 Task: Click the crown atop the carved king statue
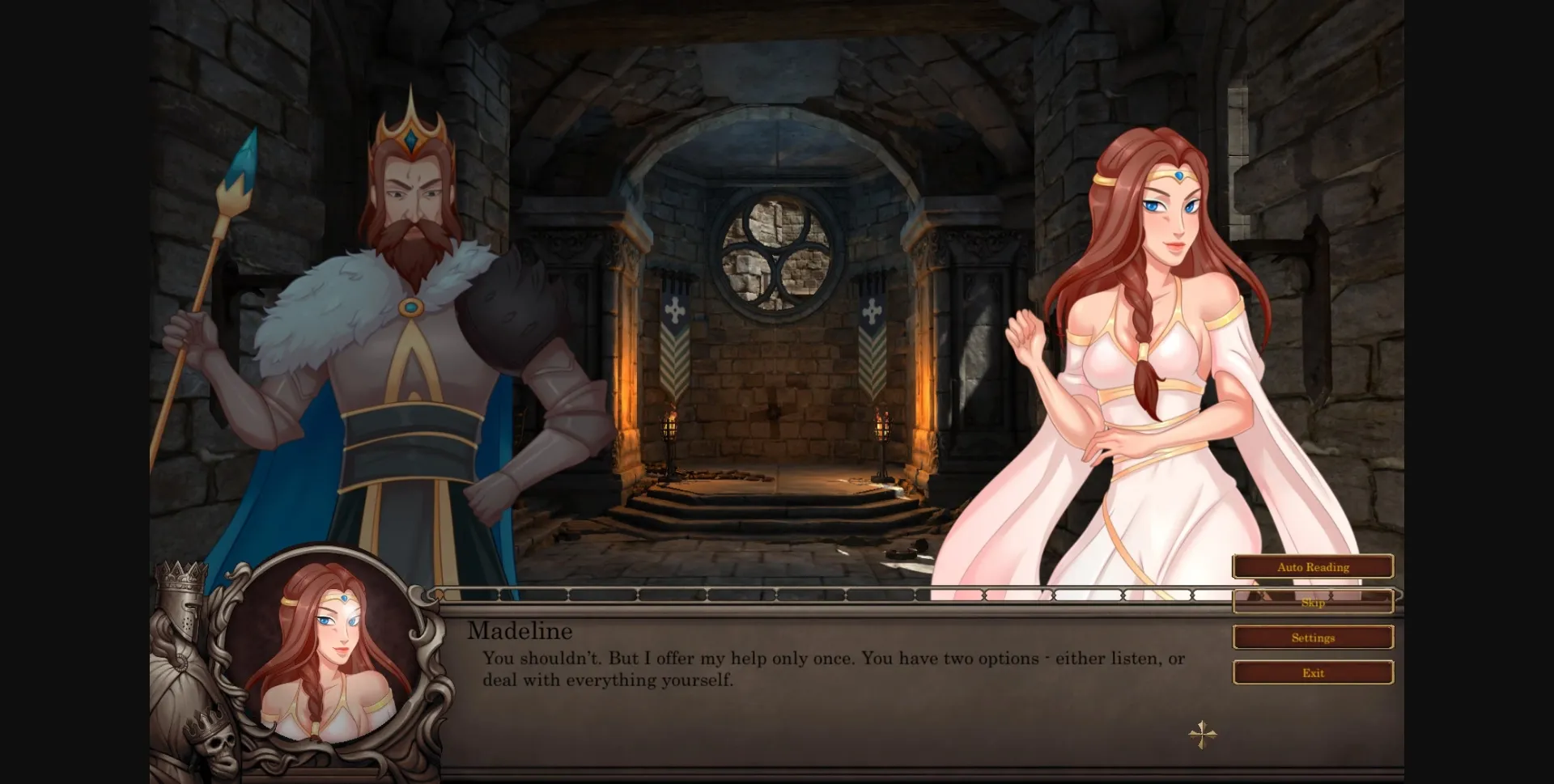pos(180,574)
